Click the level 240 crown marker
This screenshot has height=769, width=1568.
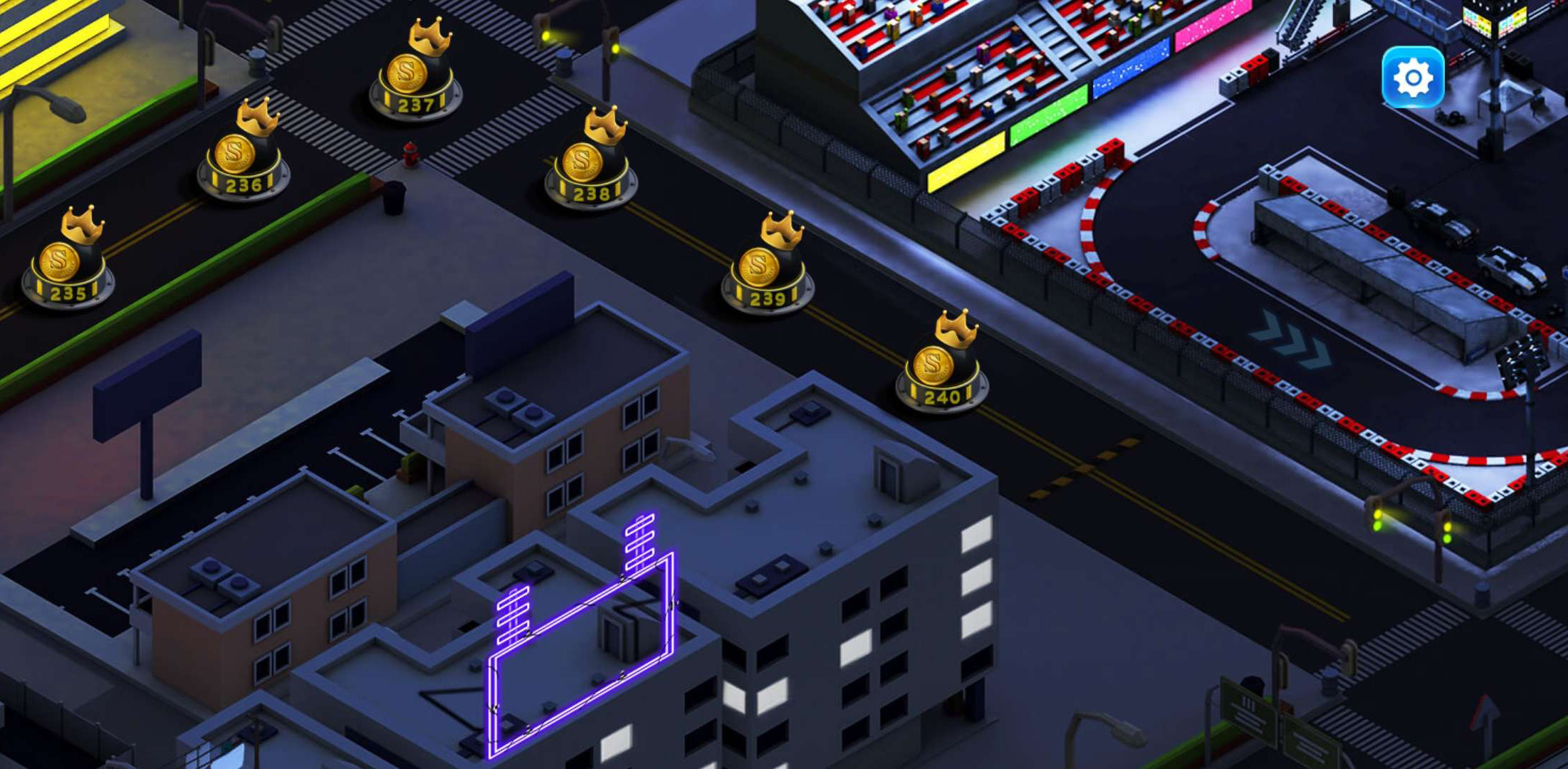point(941,368)
